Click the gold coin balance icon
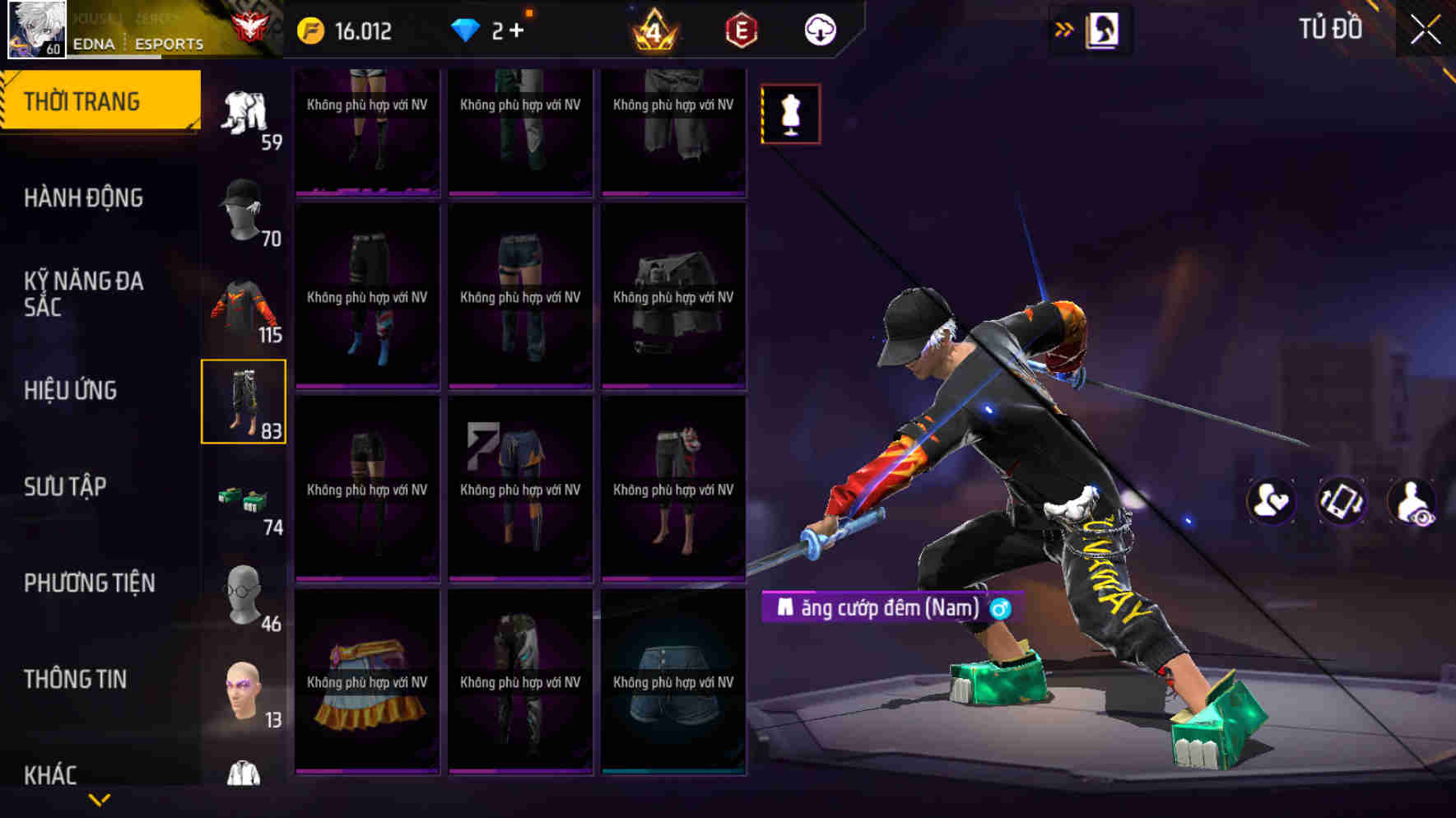Viewport: 1456px width, 818px height. [311, 30]
